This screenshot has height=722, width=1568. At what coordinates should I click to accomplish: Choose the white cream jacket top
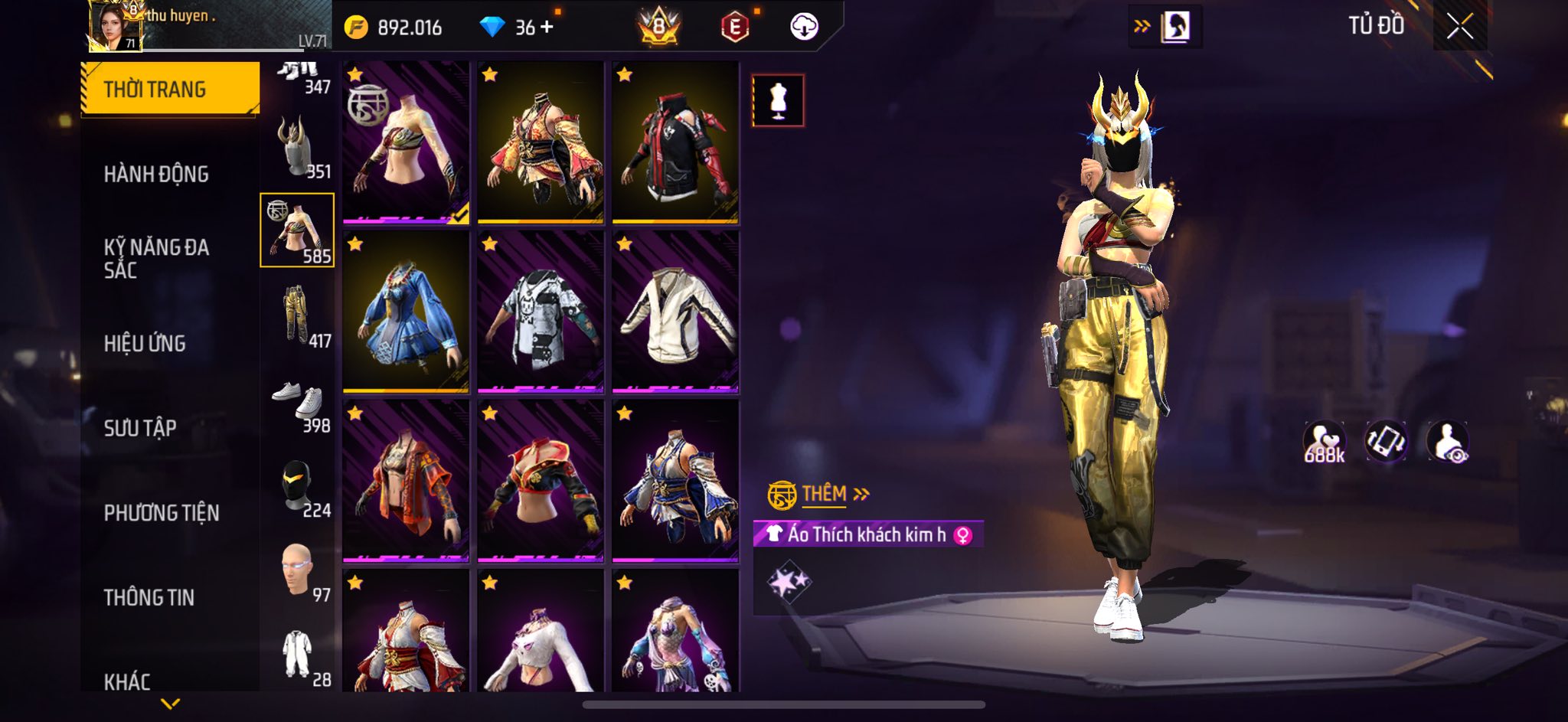(x=675, y=312)
